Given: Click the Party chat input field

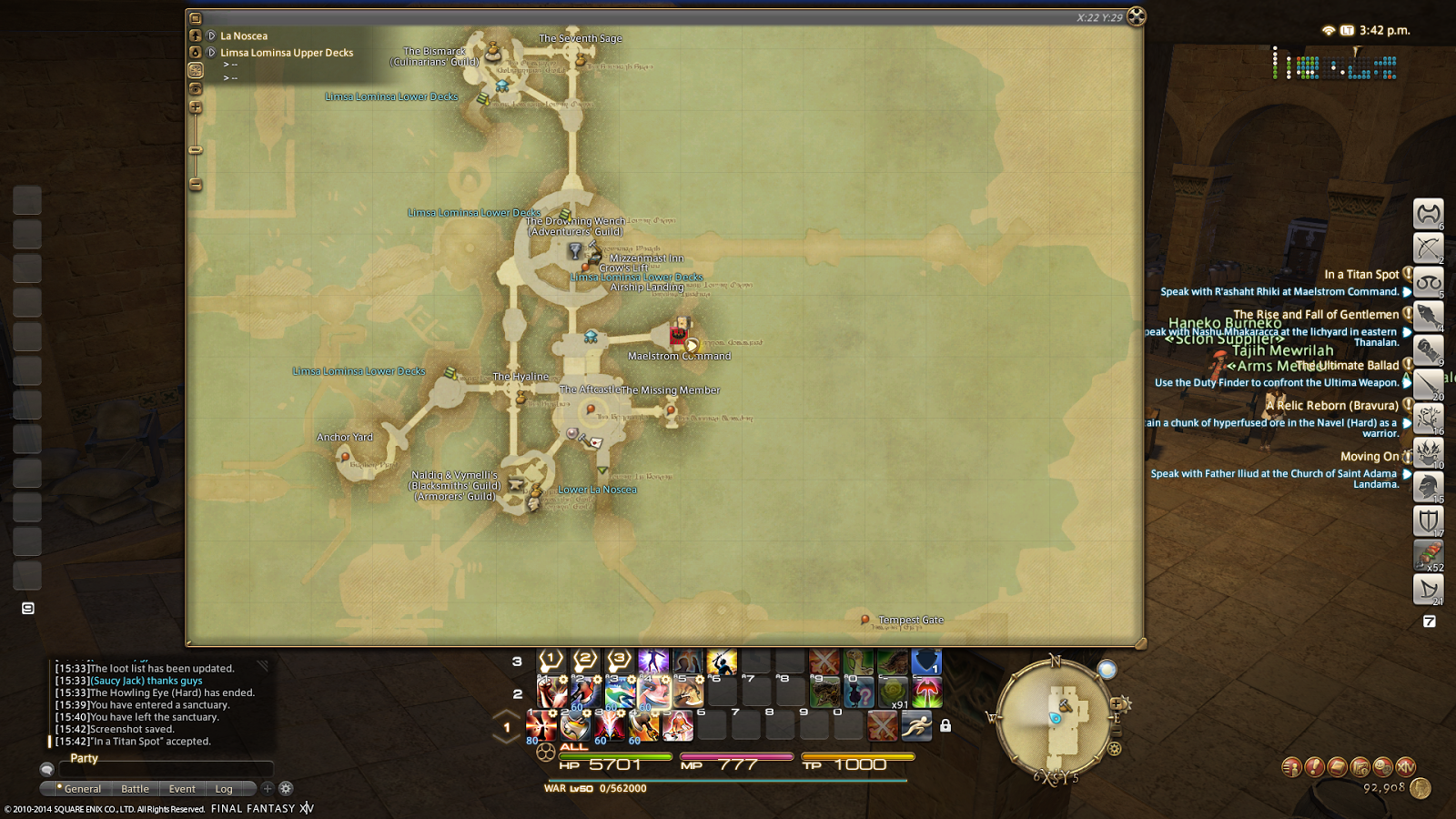Looking at the screenshot, I should click(164, 769).
